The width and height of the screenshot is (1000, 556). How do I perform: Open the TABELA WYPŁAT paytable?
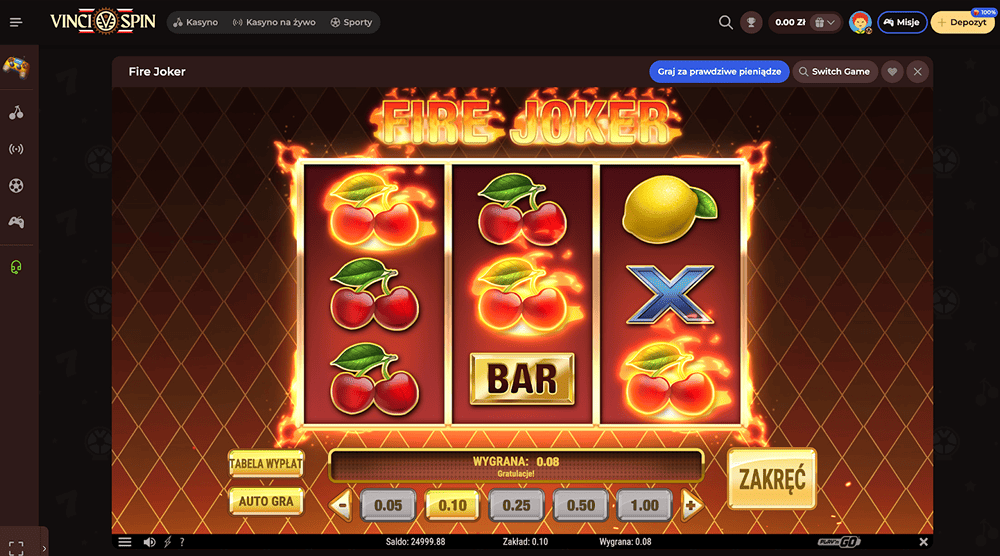(265, 464)
